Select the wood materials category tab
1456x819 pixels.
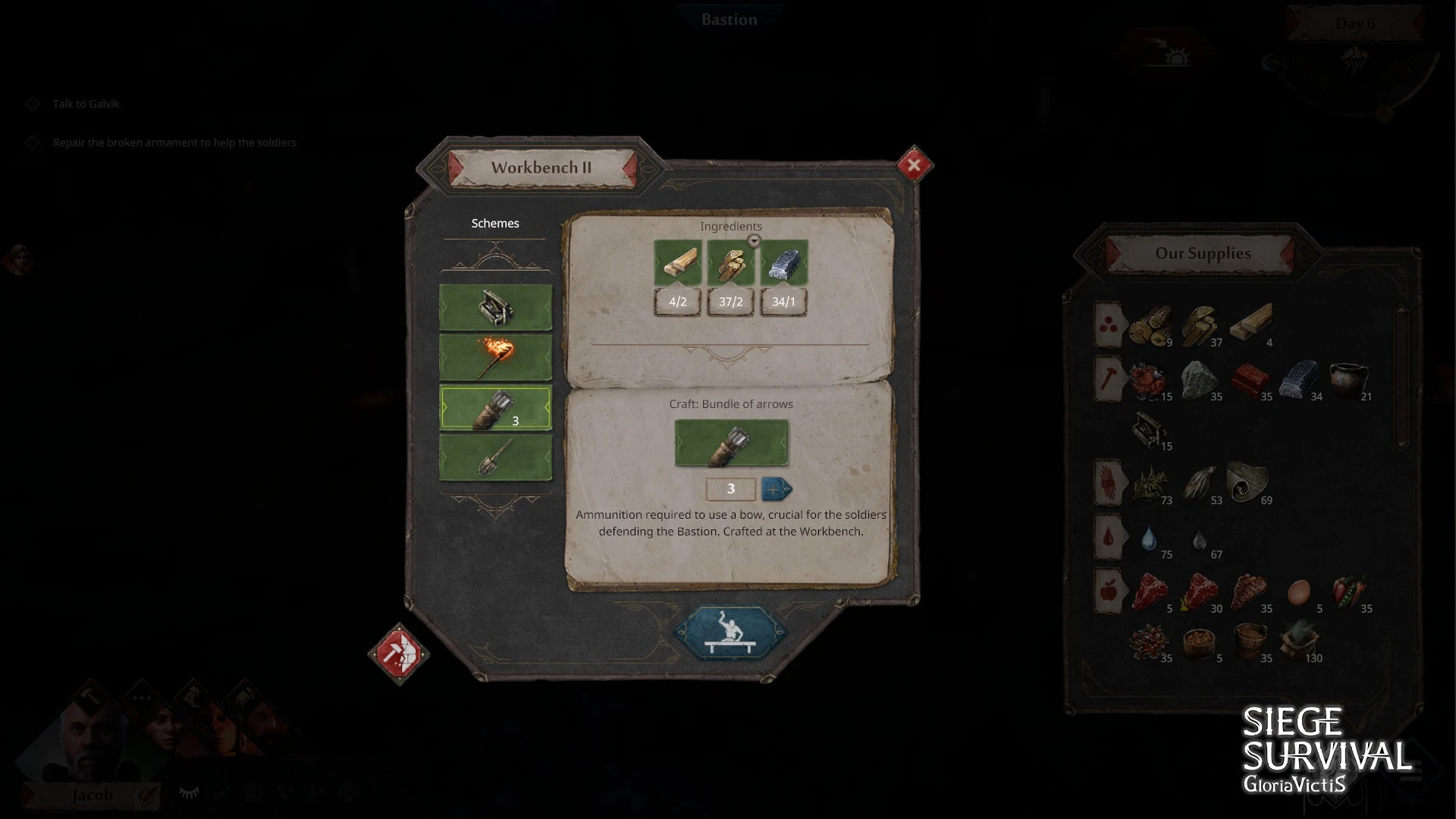coord(1108,326)
